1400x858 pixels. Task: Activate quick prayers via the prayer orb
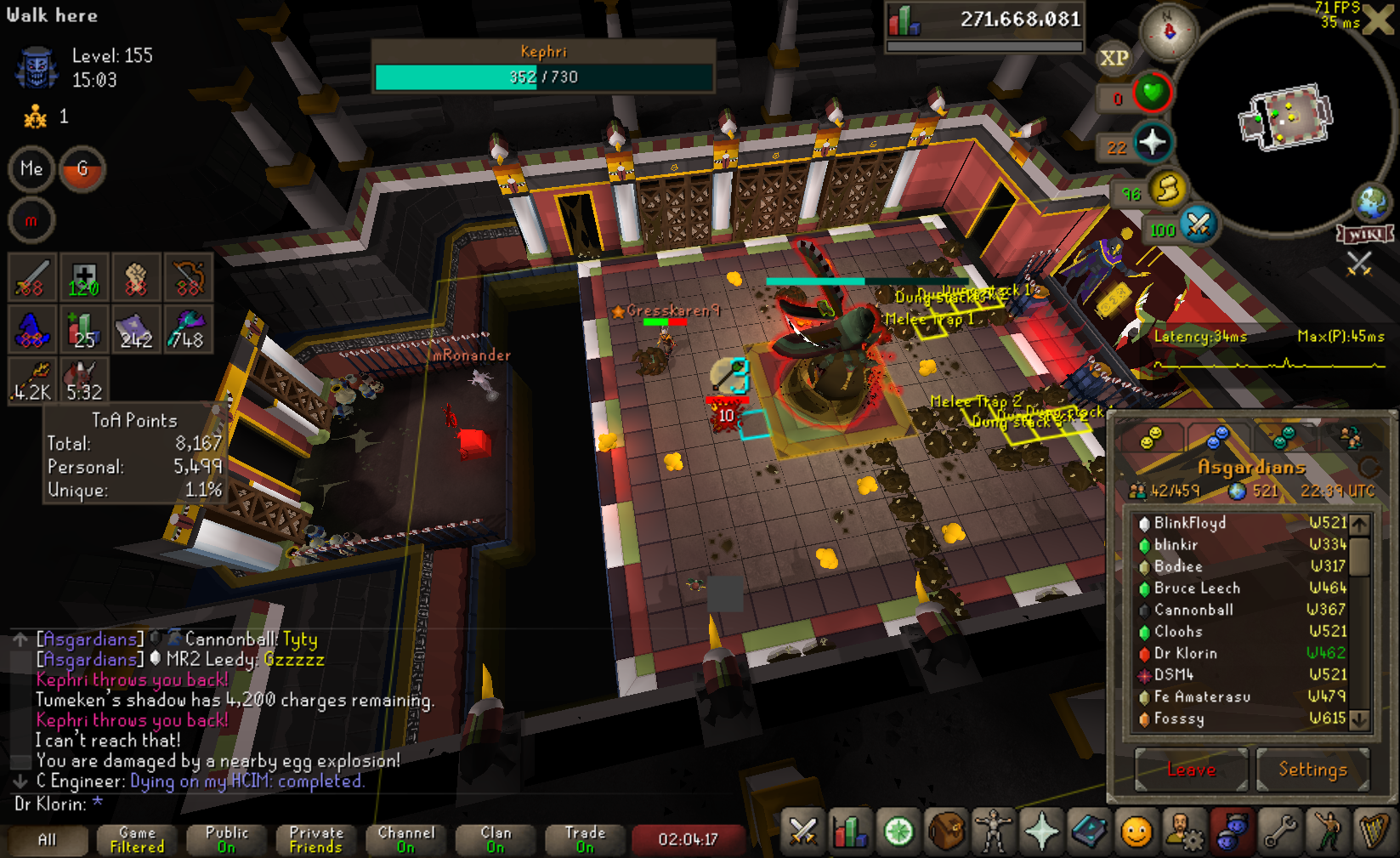coord(1152,143)
